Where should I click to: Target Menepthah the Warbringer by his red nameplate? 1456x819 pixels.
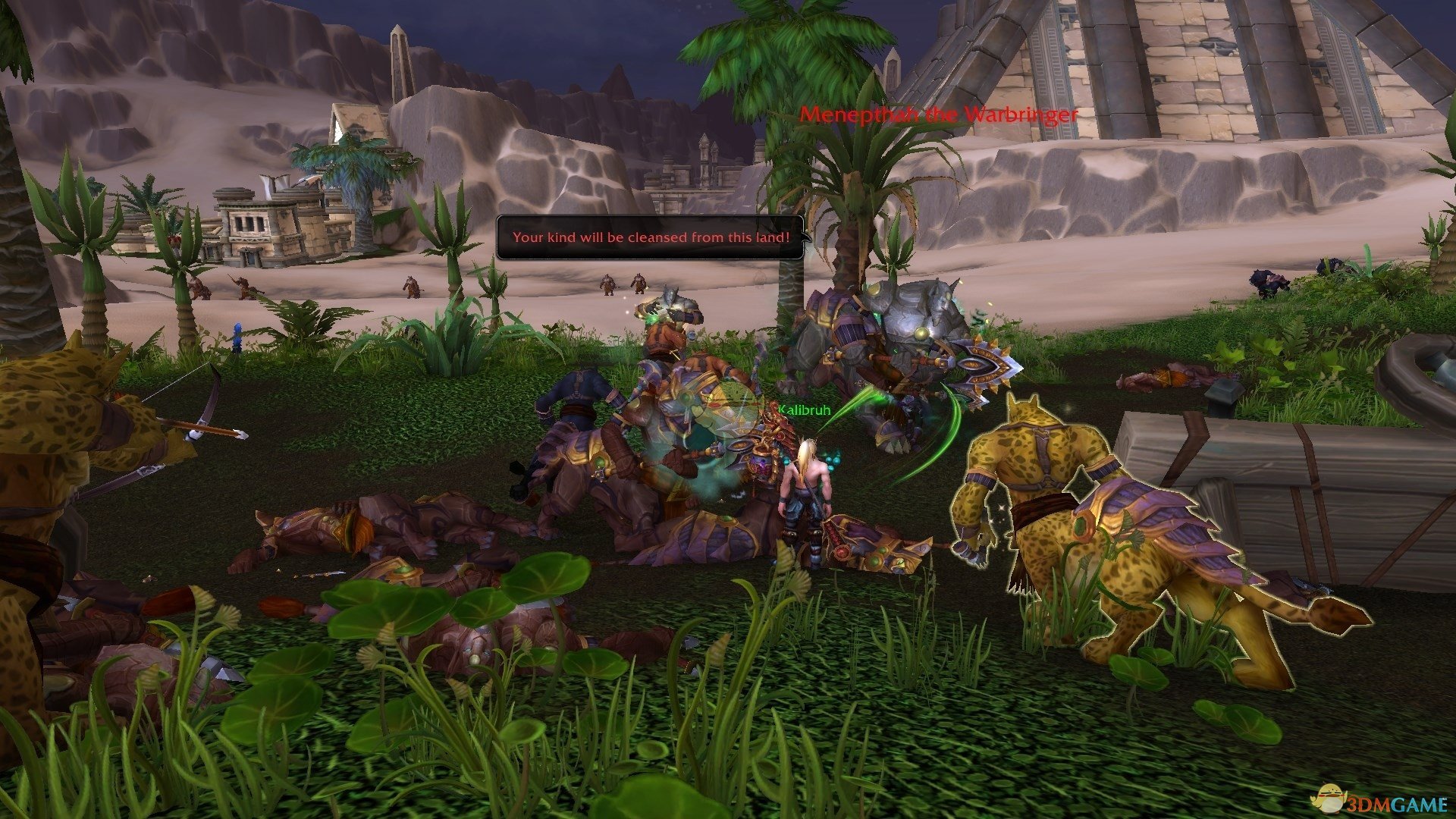[x=939, y=115]
